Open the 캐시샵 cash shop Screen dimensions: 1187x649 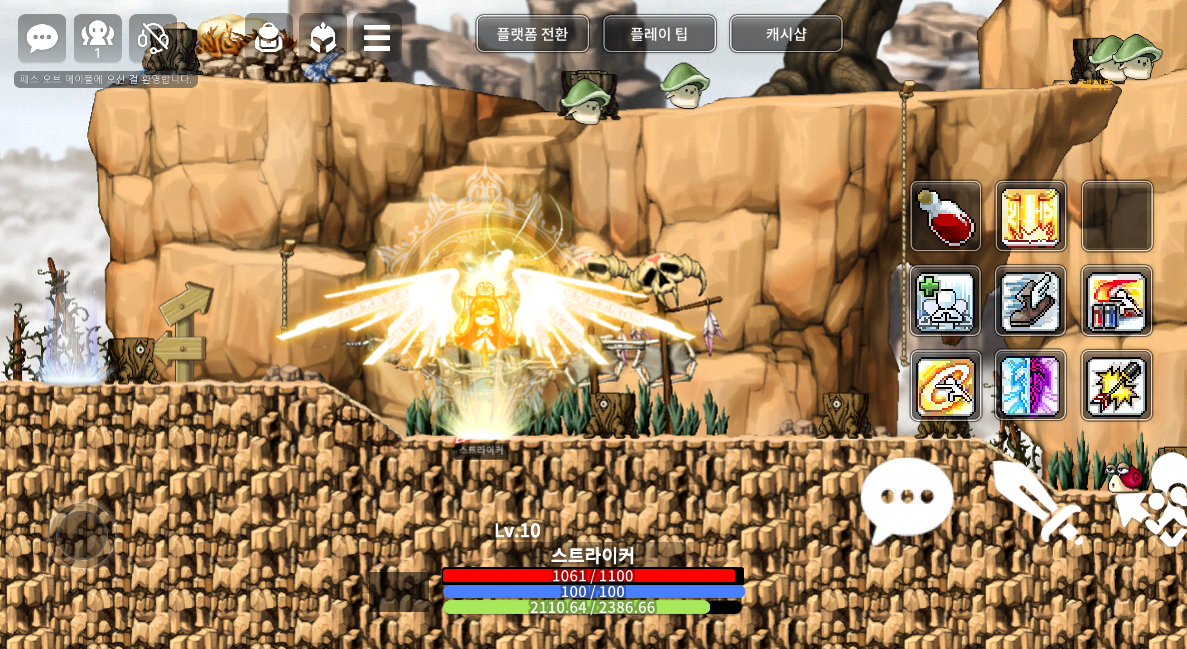[x=786, y=34]
